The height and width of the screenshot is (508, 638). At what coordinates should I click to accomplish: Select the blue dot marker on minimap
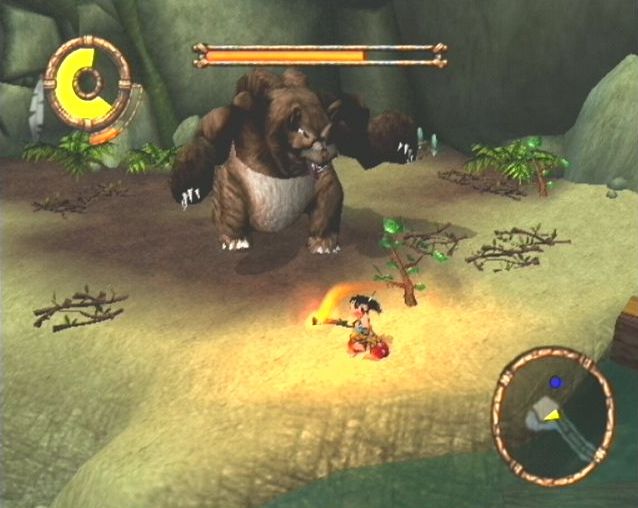coord(555,382)
